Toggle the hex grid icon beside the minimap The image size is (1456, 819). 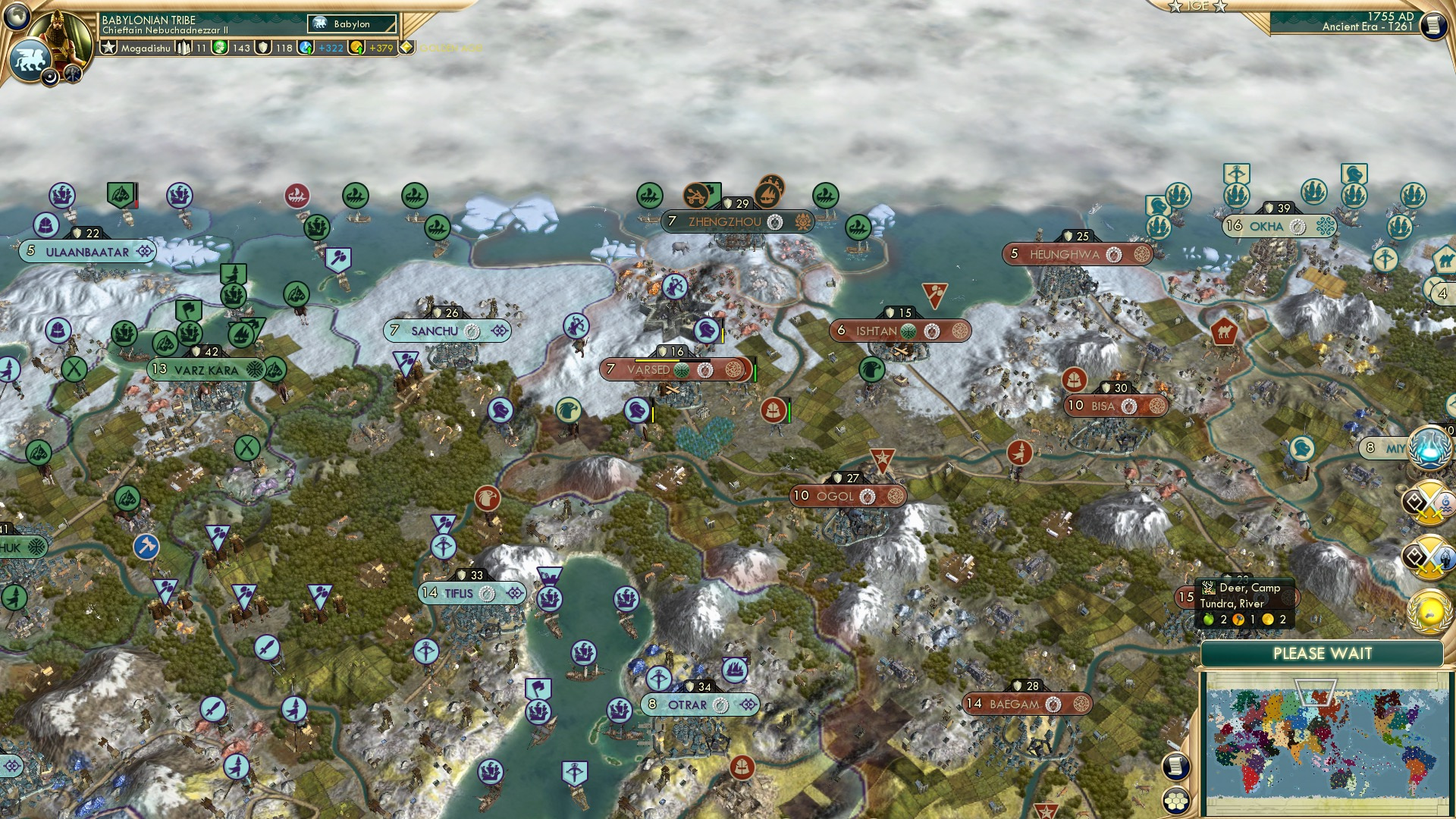(1175, 801)
